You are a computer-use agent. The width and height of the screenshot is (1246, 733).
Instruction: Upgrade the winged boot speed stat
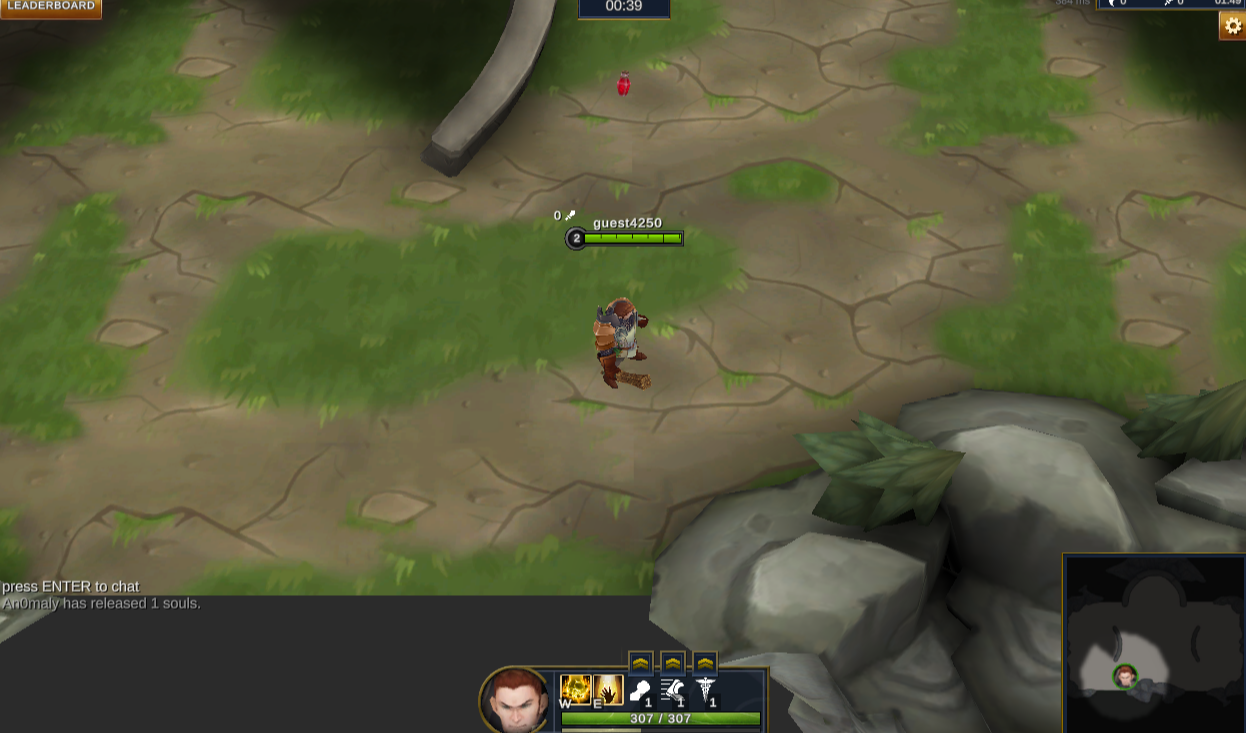(673, 663)
